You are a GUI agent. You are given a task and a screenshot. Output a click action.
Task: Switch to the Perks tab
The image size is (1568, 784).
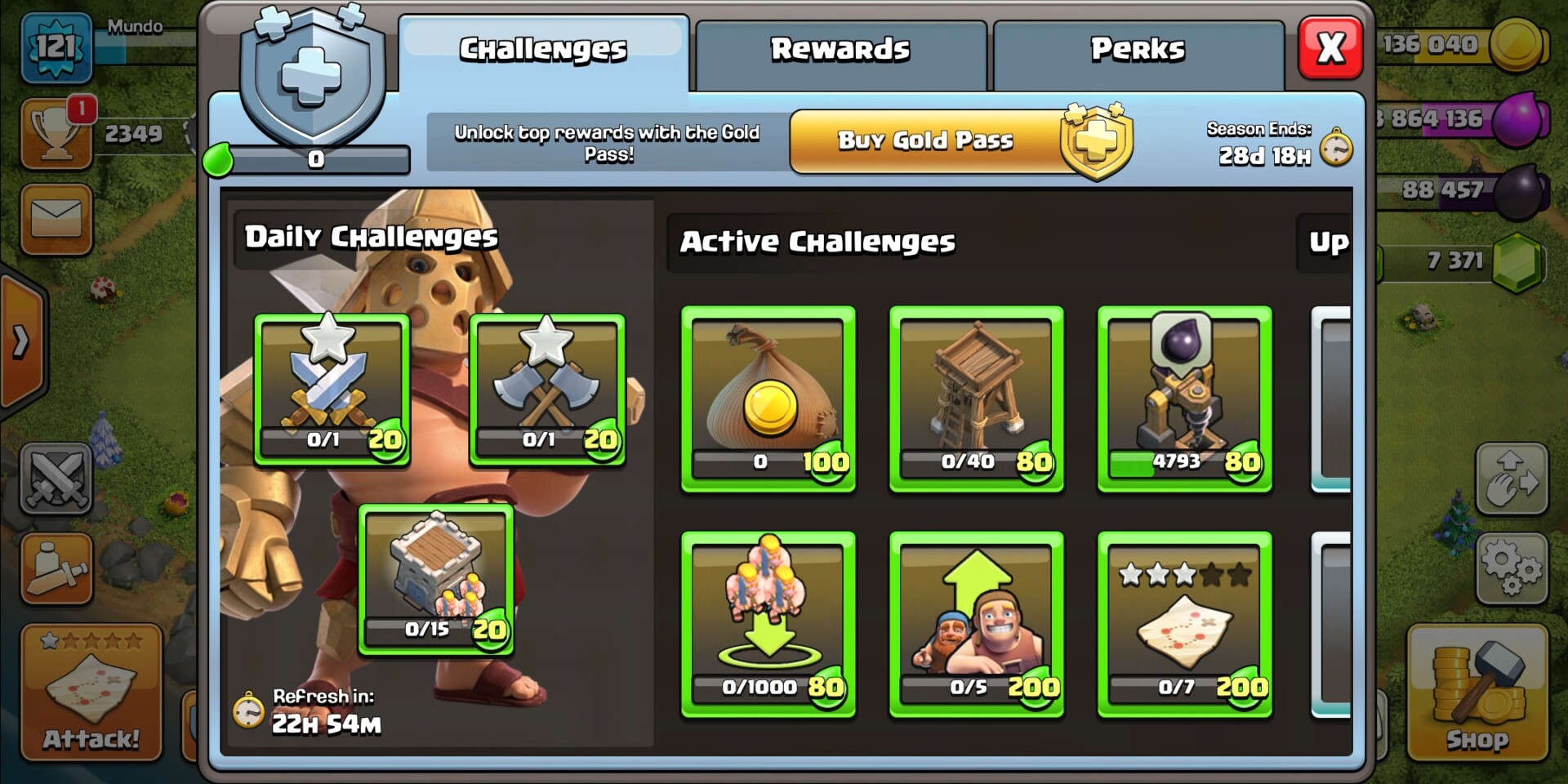coord(1138,49)
